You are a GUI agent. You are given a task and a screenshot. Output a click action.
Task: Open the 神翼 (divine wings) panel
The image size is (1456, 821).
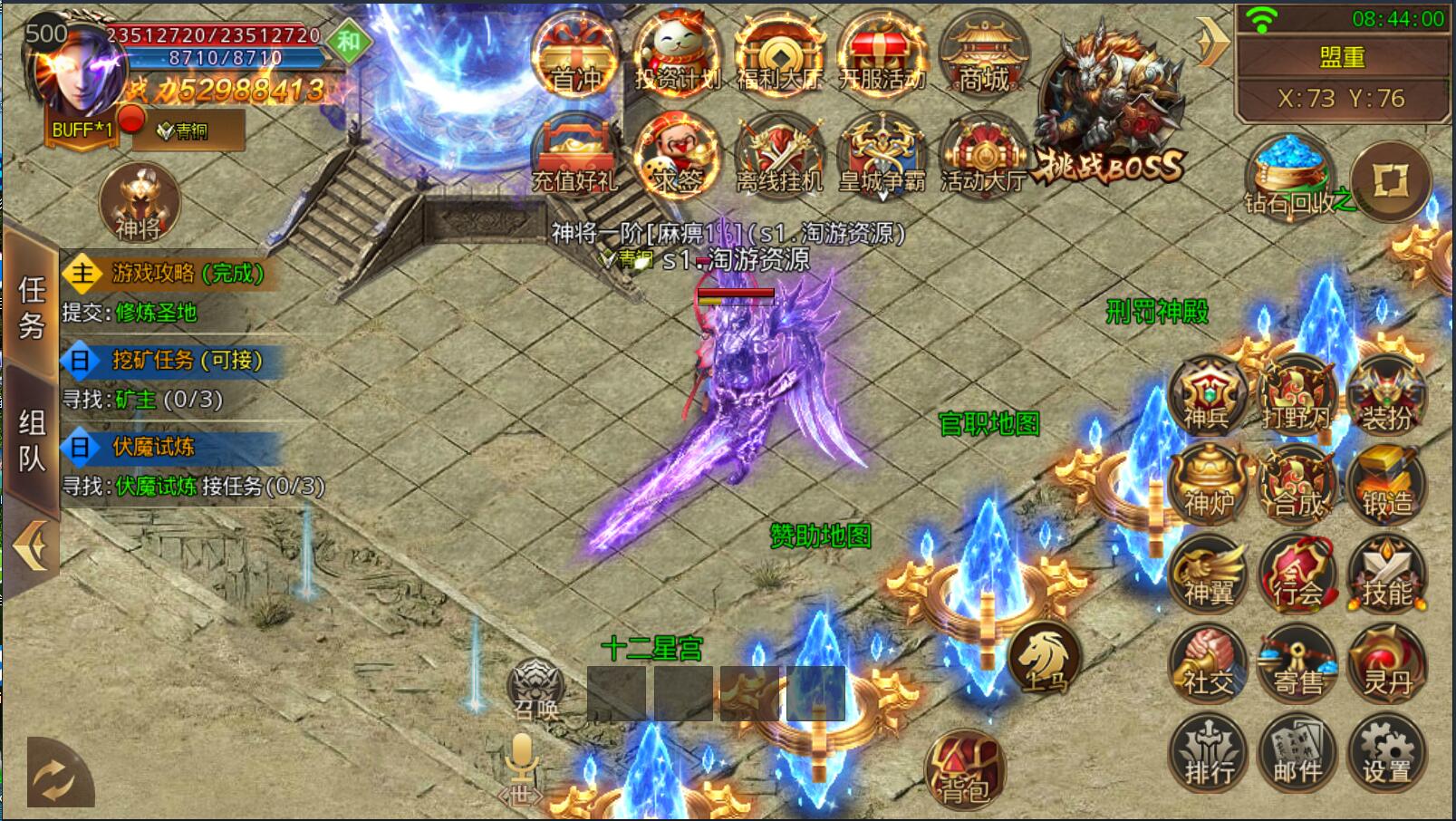pyautogui.click(x=1207, y=575)
